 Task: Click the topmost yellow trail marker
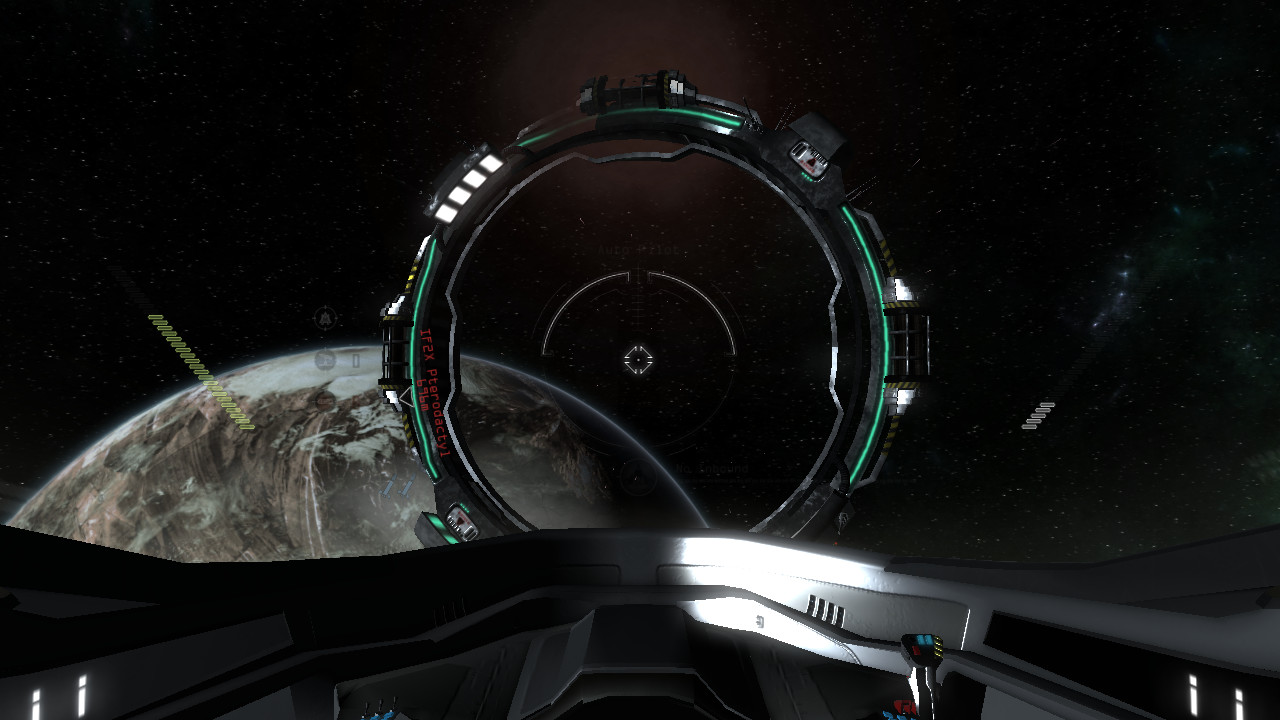[x=156, y=317]
